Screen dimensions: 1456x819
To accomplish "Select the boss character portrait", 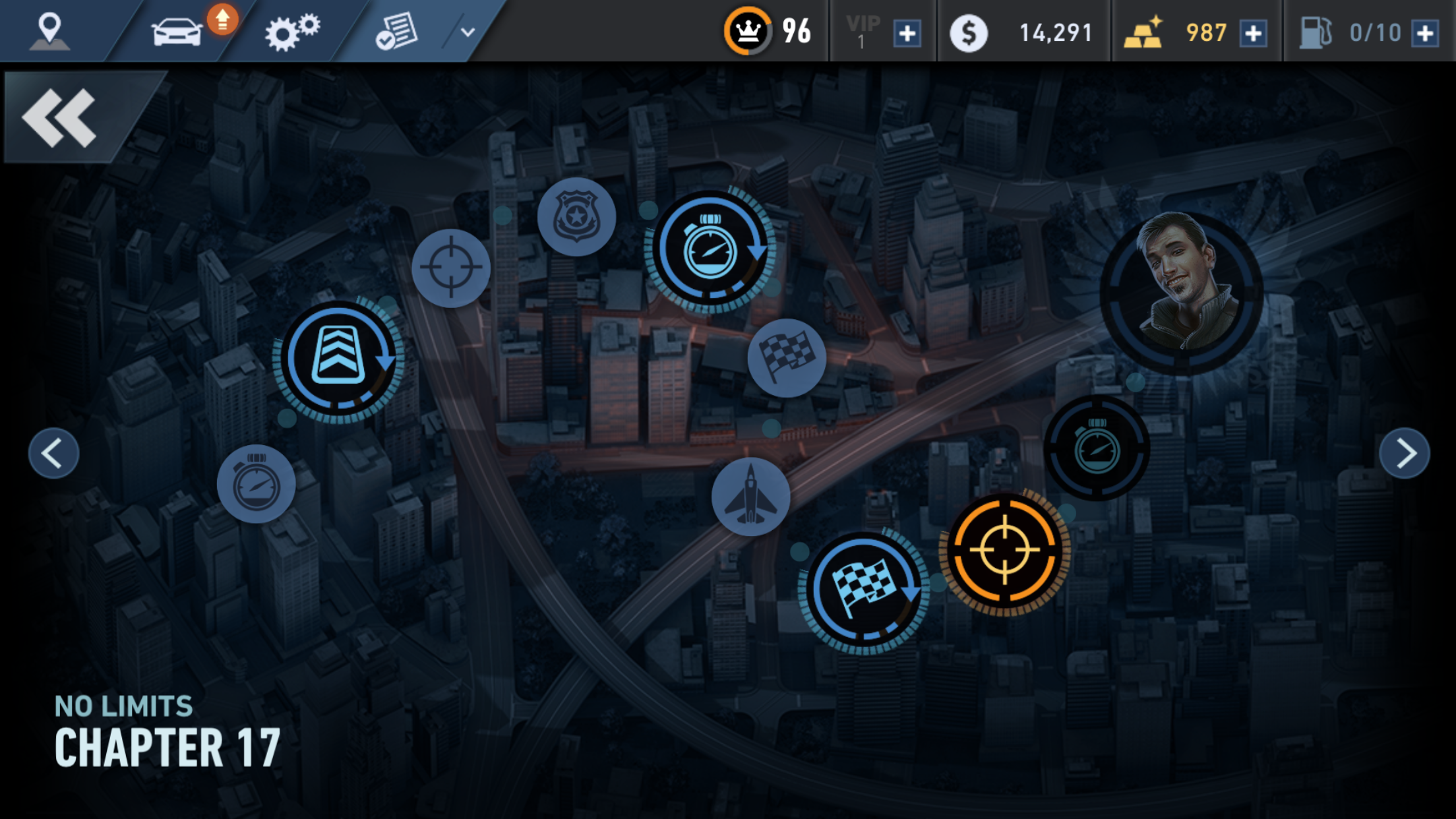I will tap(1182, 290).
